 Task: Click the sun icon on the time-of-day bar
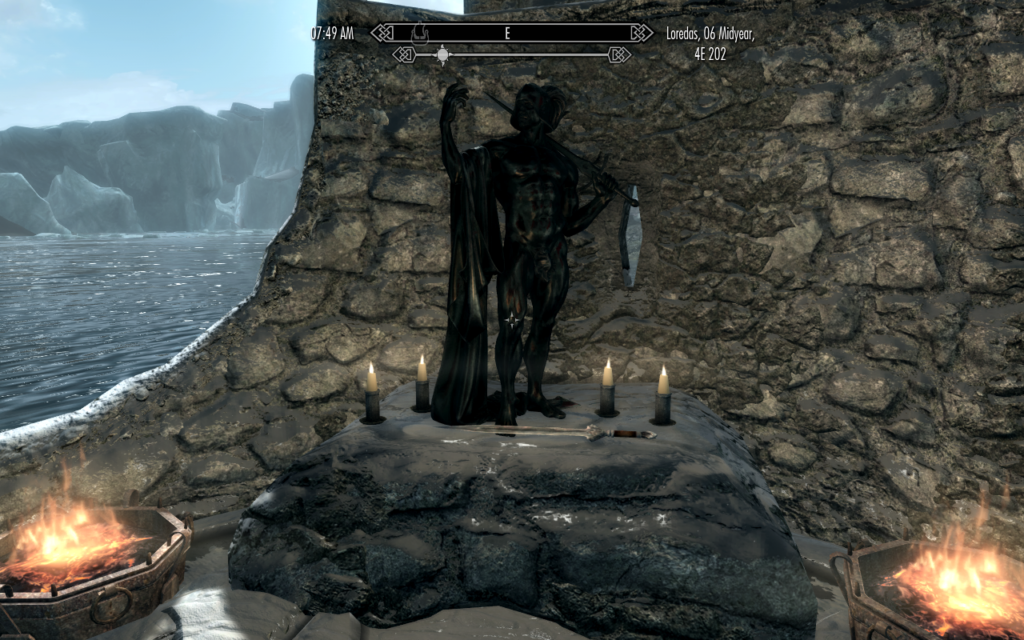[443, 55]
